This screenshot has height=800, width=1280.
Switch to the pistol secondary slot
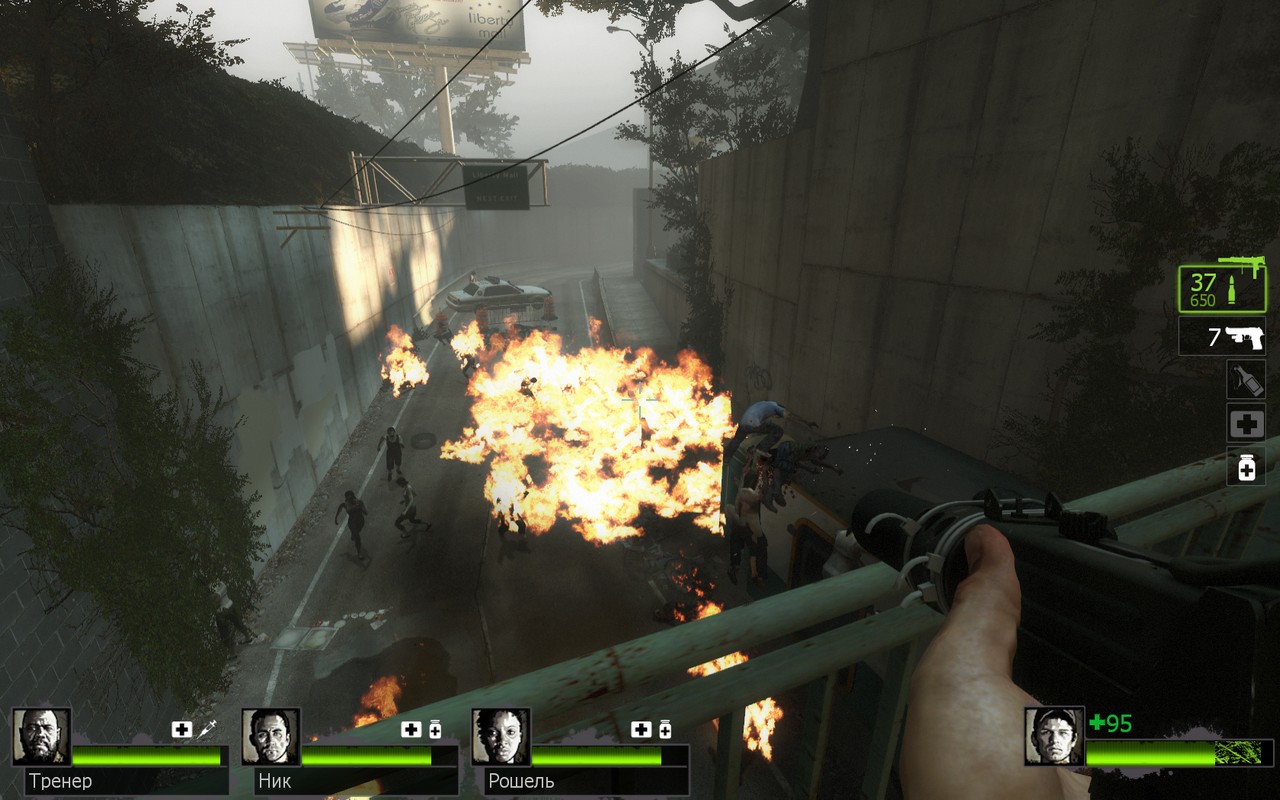coord(1221,337)
